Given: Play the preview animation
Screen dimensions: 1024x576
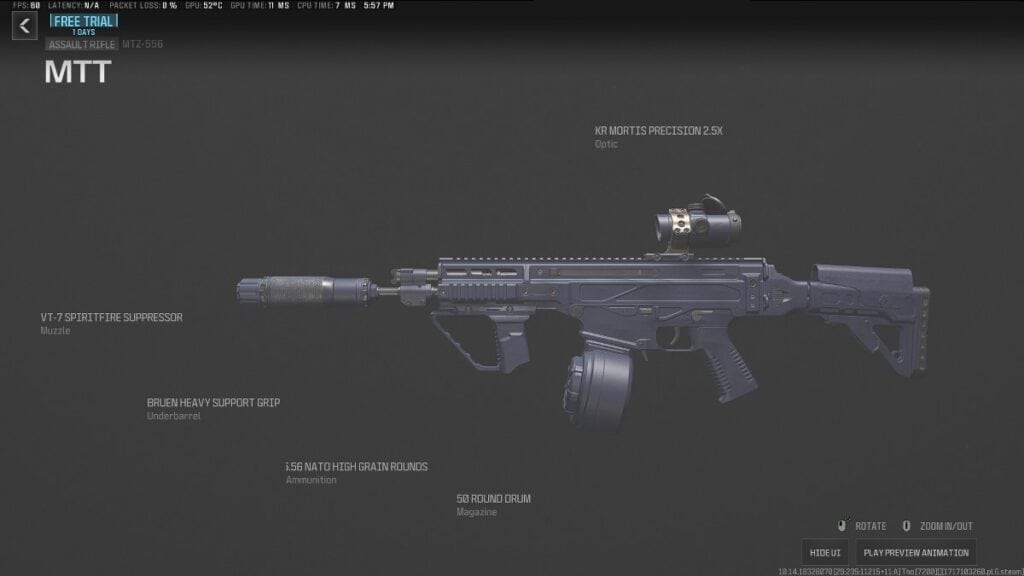Looking at the screenshot, I should [x=915, y=553].
